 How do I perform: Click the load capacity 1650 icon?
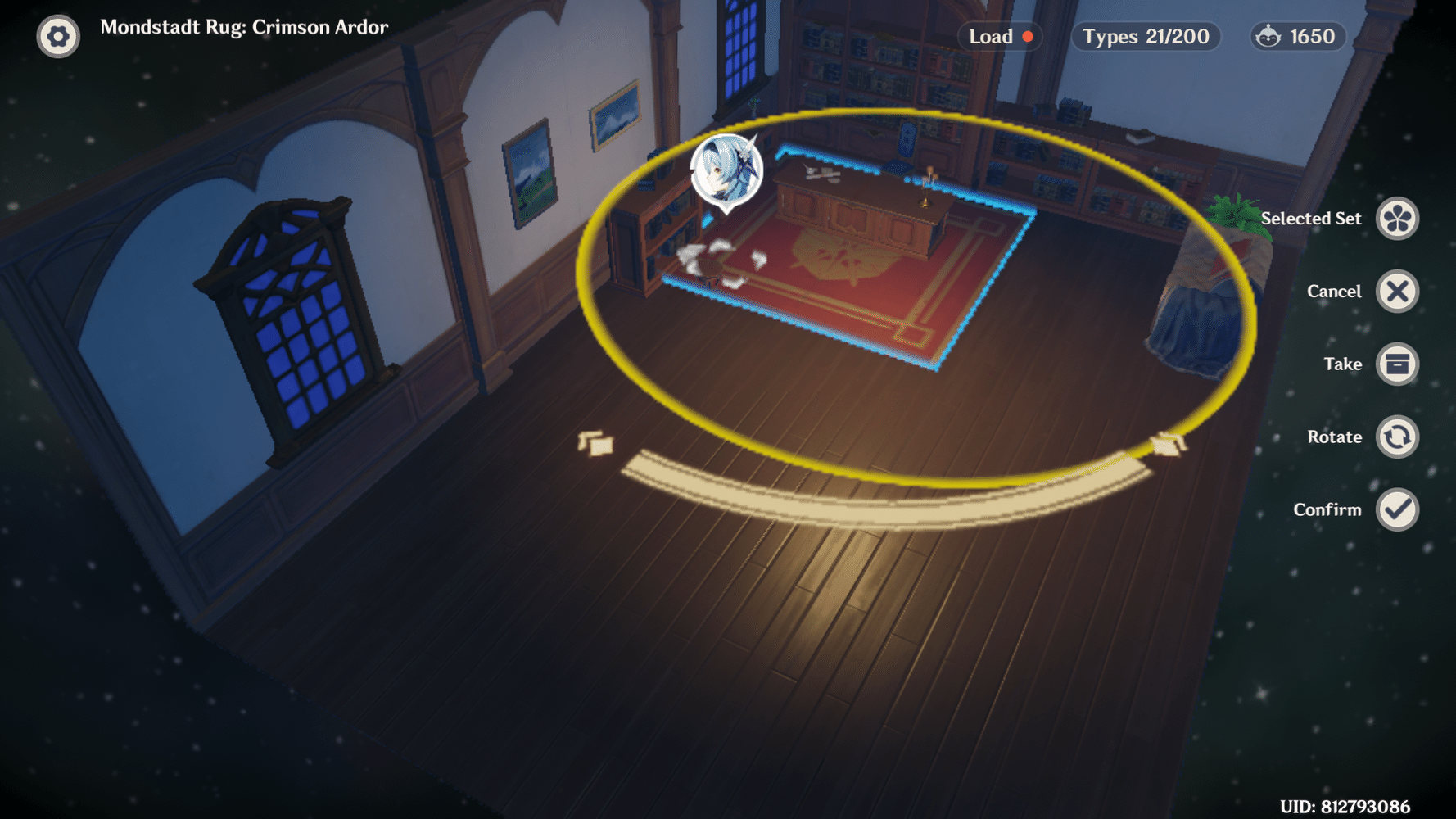(x=1297, y=36)
